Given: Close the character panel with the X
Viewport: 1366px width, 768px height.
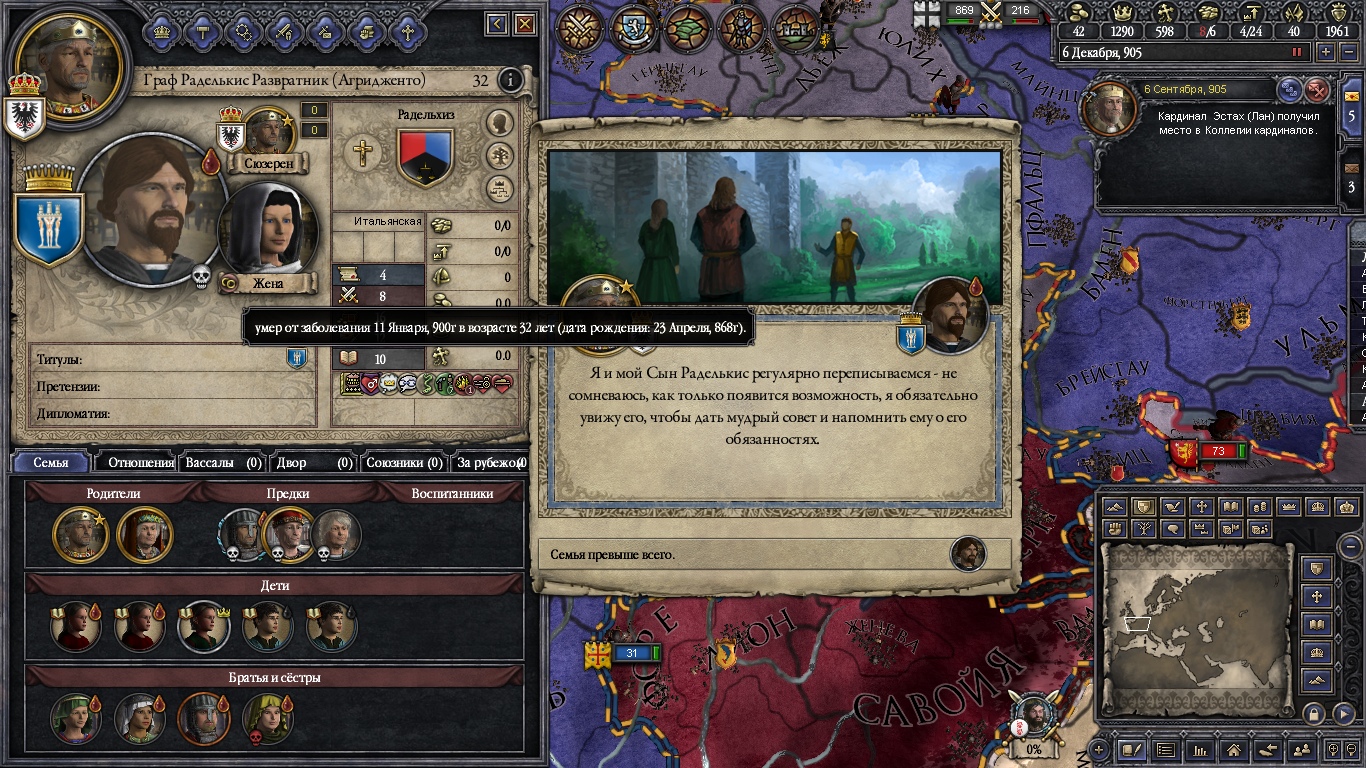Looking at the screenshot, I should tap(524, 24).
